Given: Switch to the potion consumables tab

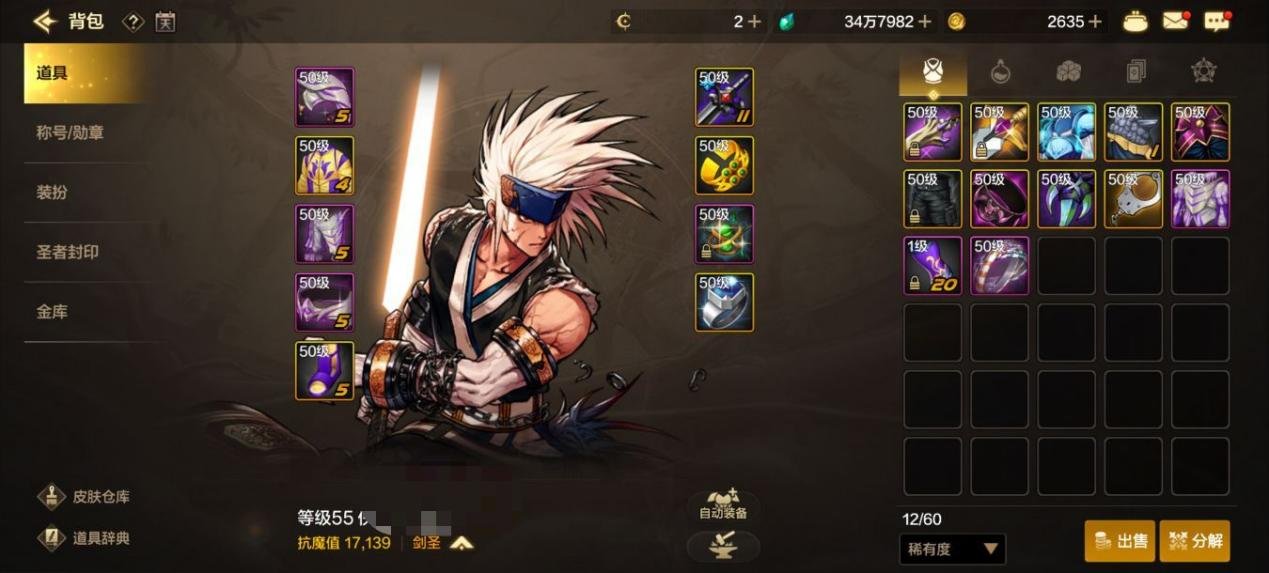Looking at the screenshot, I should 1000,71.
